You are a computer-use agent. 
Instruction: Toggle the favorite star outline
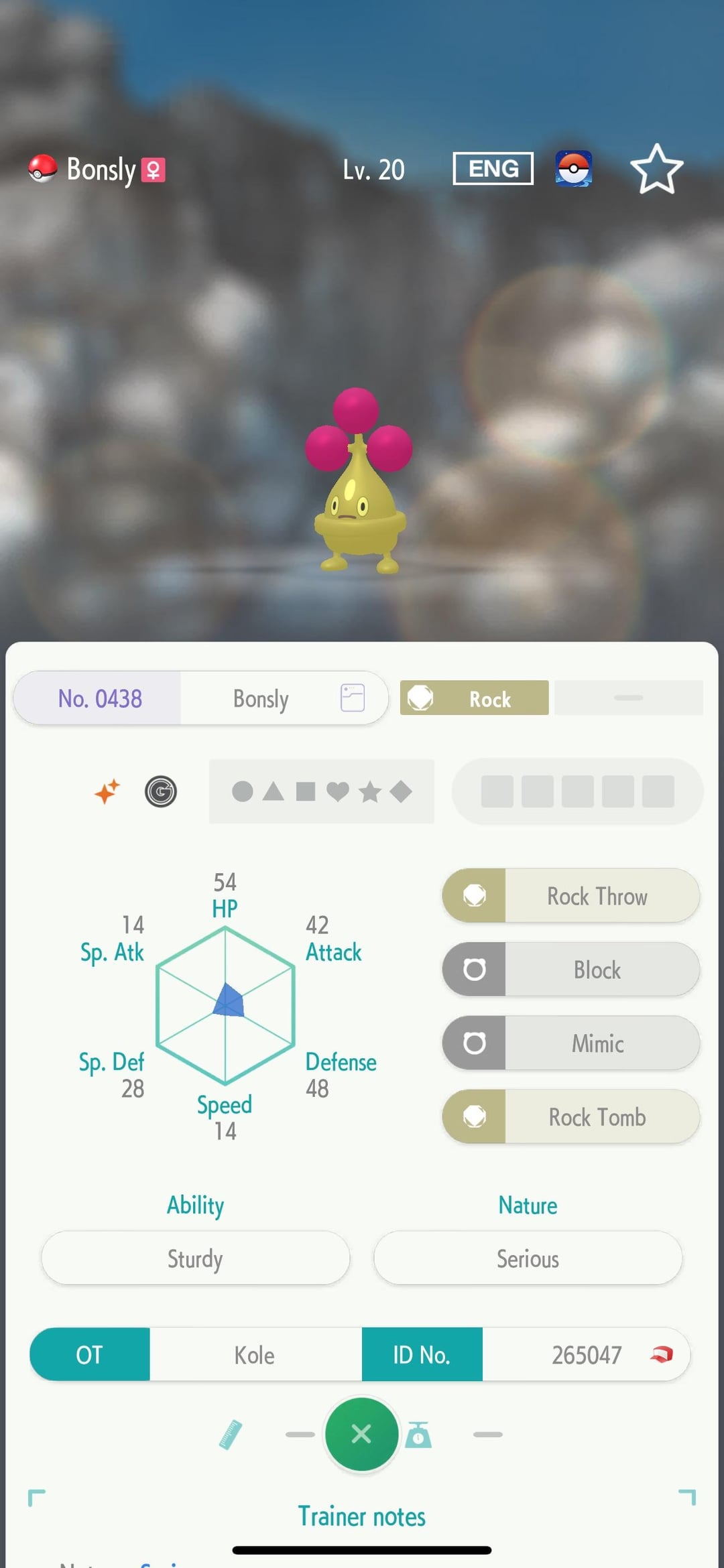656,170
